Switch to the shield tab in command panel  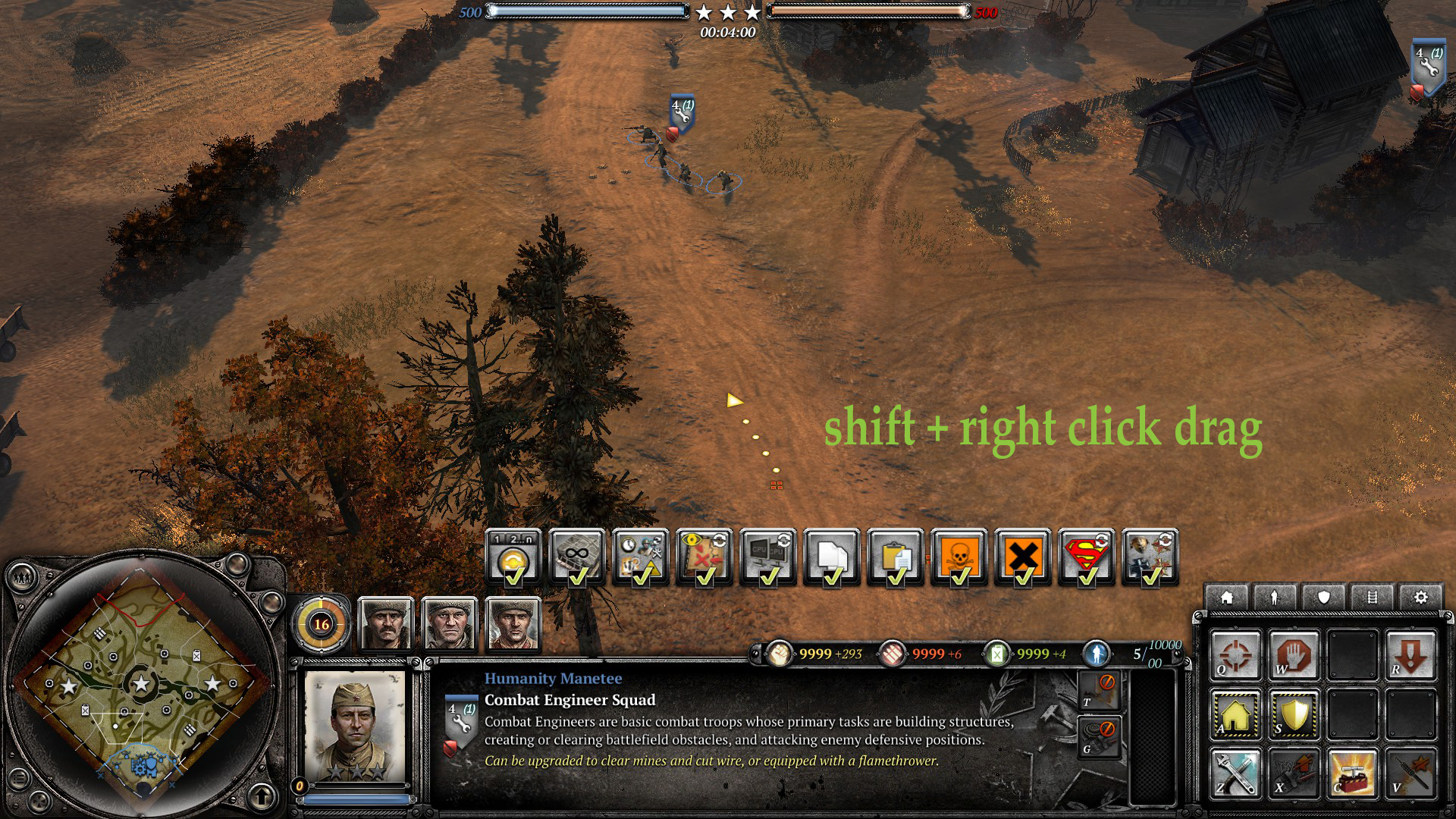pyautogui.click(x=1323, y=598)
